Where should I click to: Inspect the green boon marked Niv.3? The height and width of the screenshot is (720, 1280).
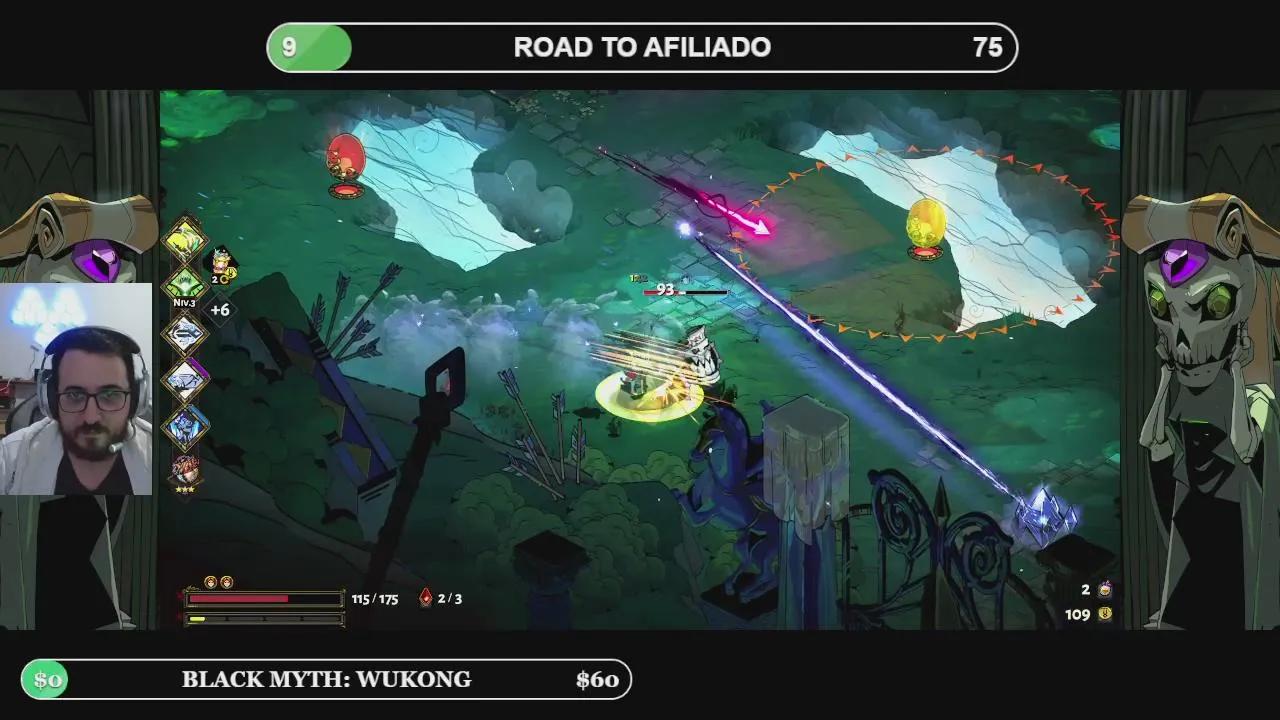click(185, 285)
